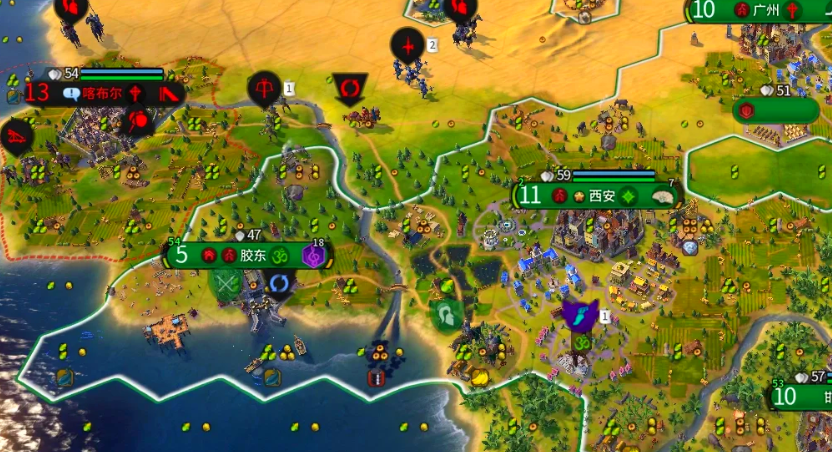Click the red boot icon on 喀布尔 banner
The height and width of the screenshot is (452, 832).
click(169, 94)
